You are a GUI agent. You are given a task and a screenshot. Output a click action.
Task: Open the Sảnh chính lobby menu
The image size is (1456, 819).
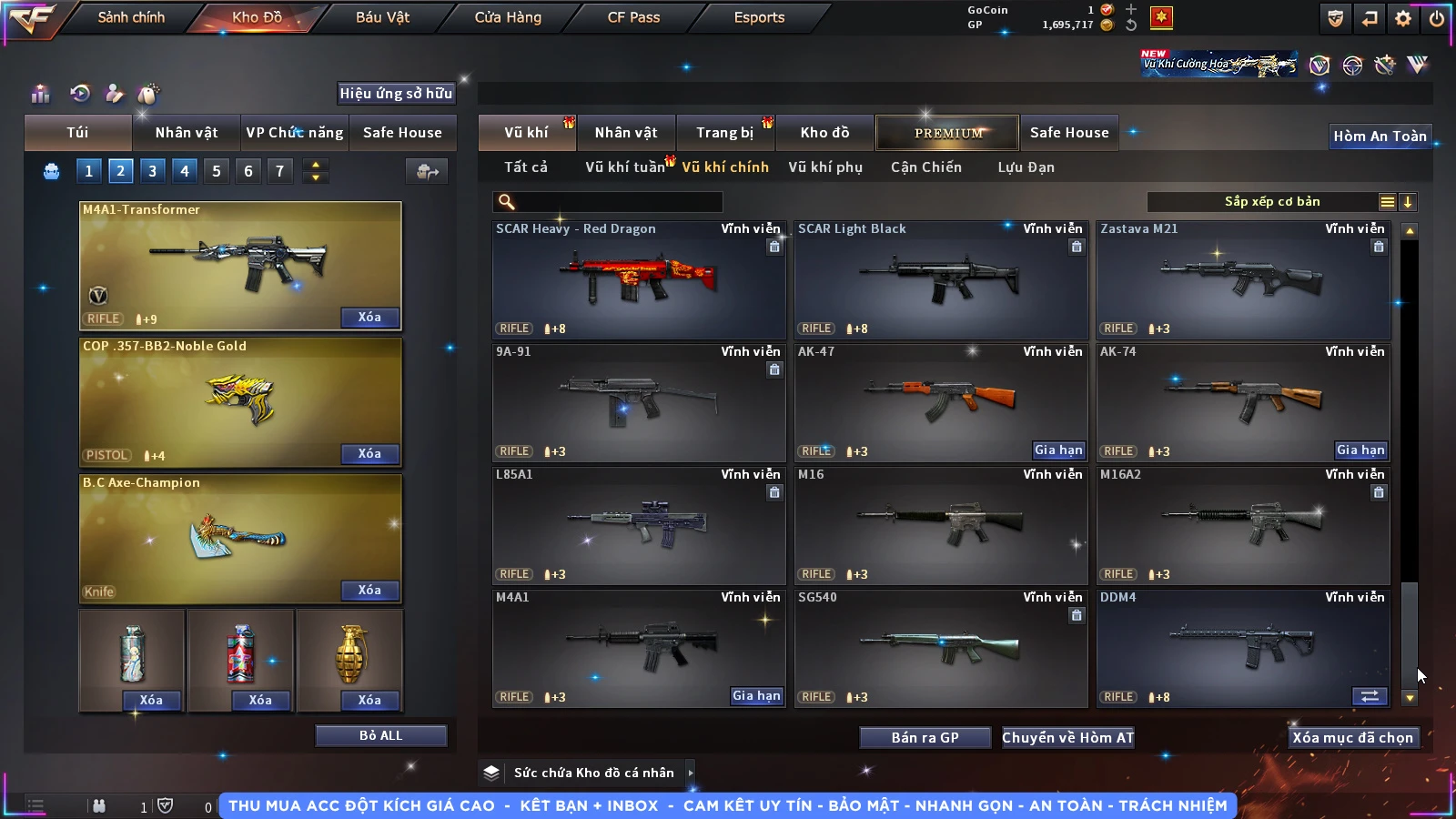click(131, 17)
